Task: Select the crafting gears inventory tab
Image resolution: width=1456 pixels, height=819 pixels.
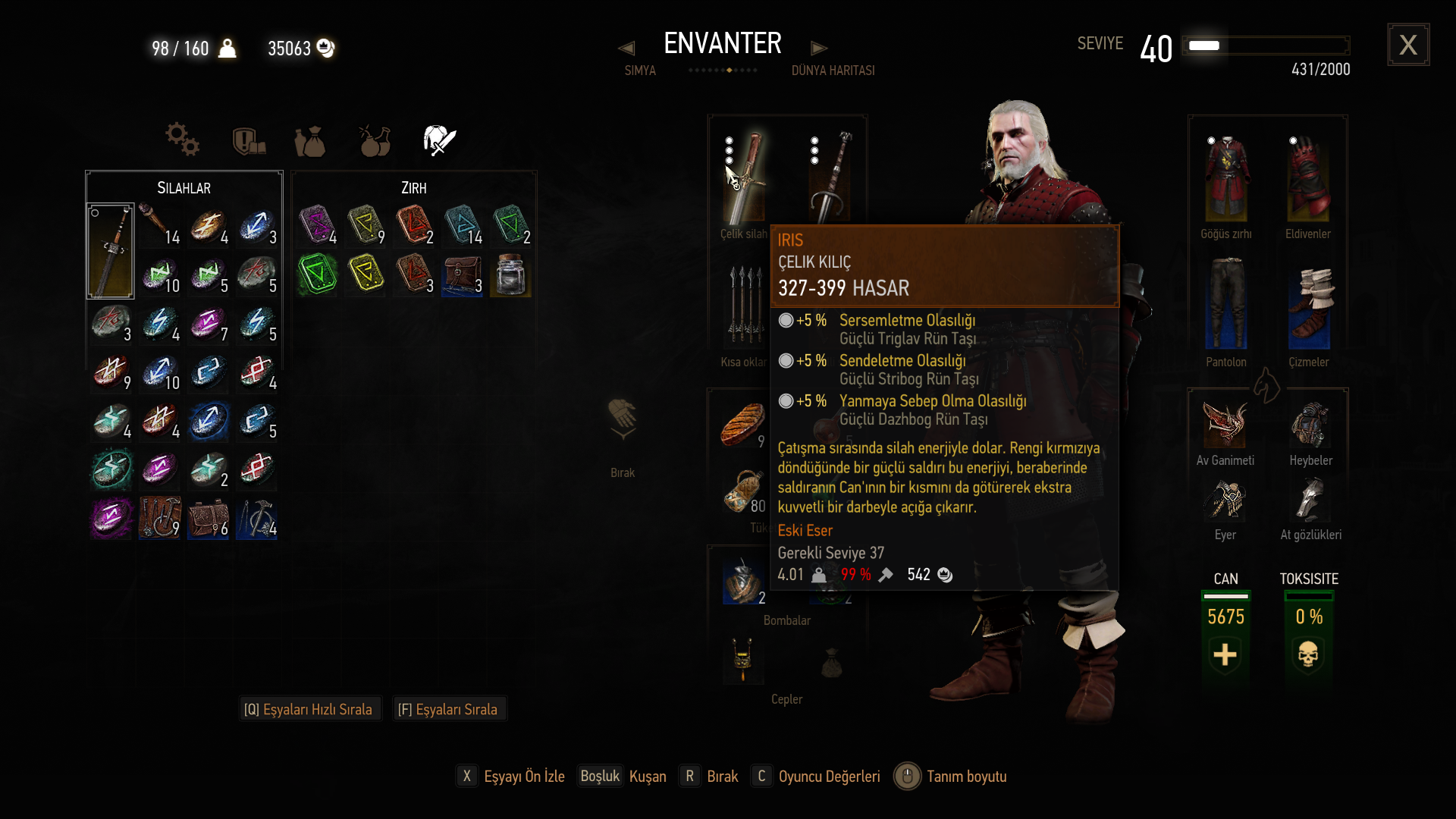Action: (x=182, y=140)
